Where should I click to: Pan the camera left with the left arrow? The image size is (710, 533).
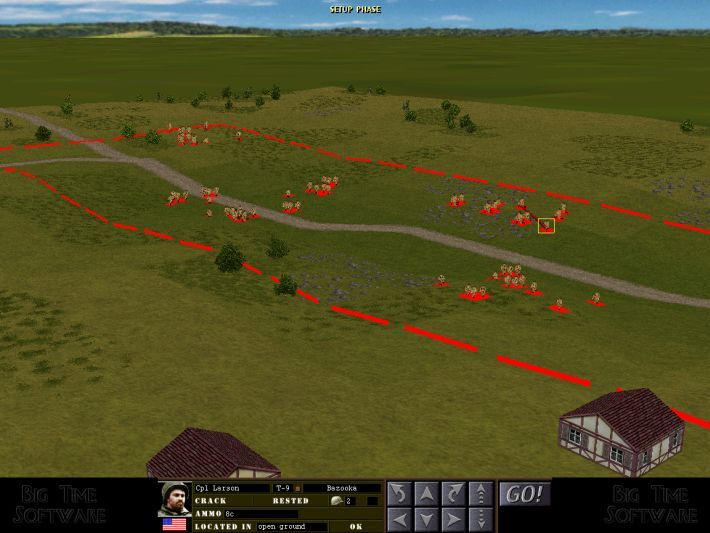399,519
